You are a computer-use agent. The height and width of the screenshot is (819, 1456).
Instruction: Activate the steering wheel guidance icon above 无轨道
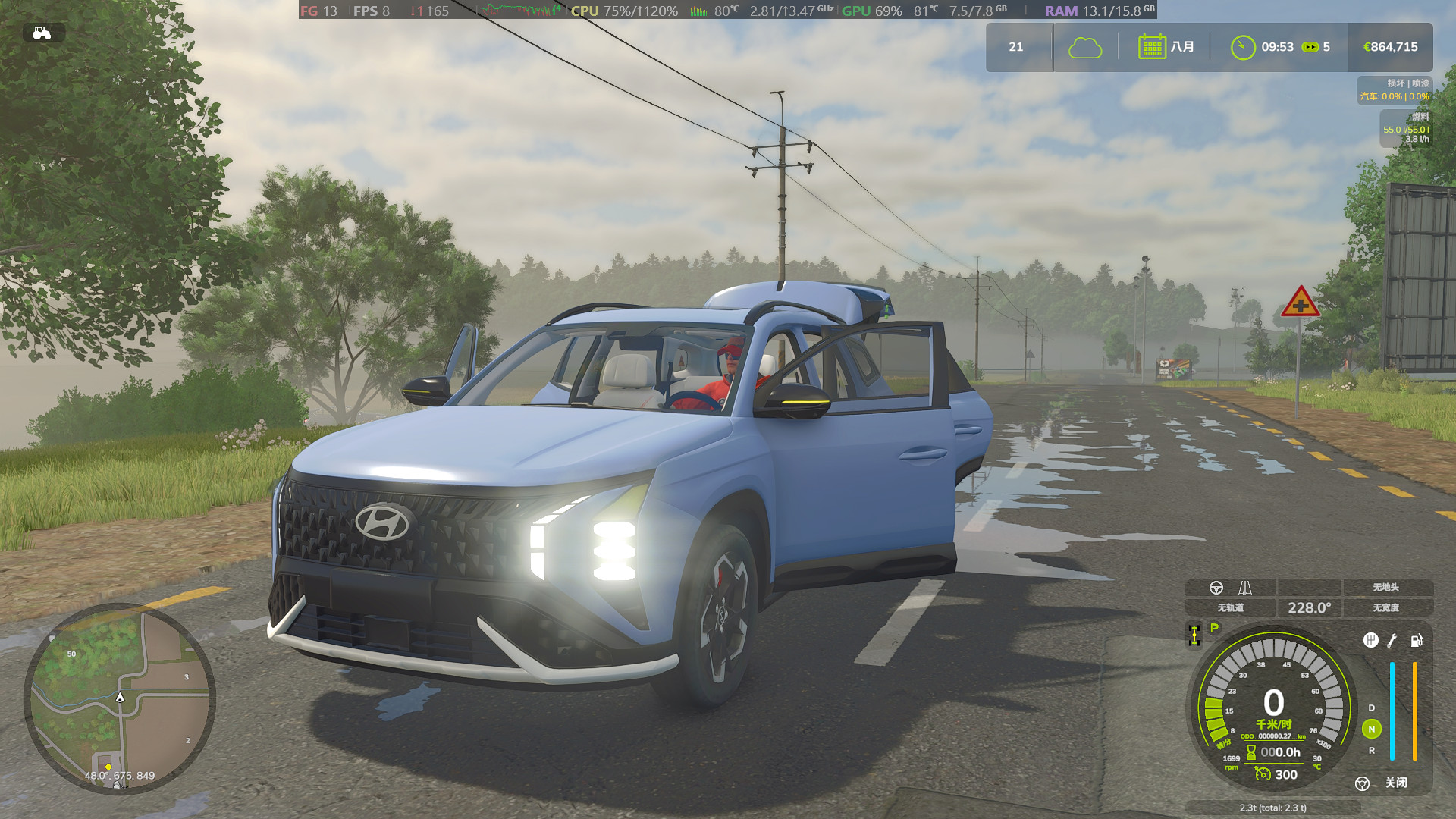(1216, 588)
